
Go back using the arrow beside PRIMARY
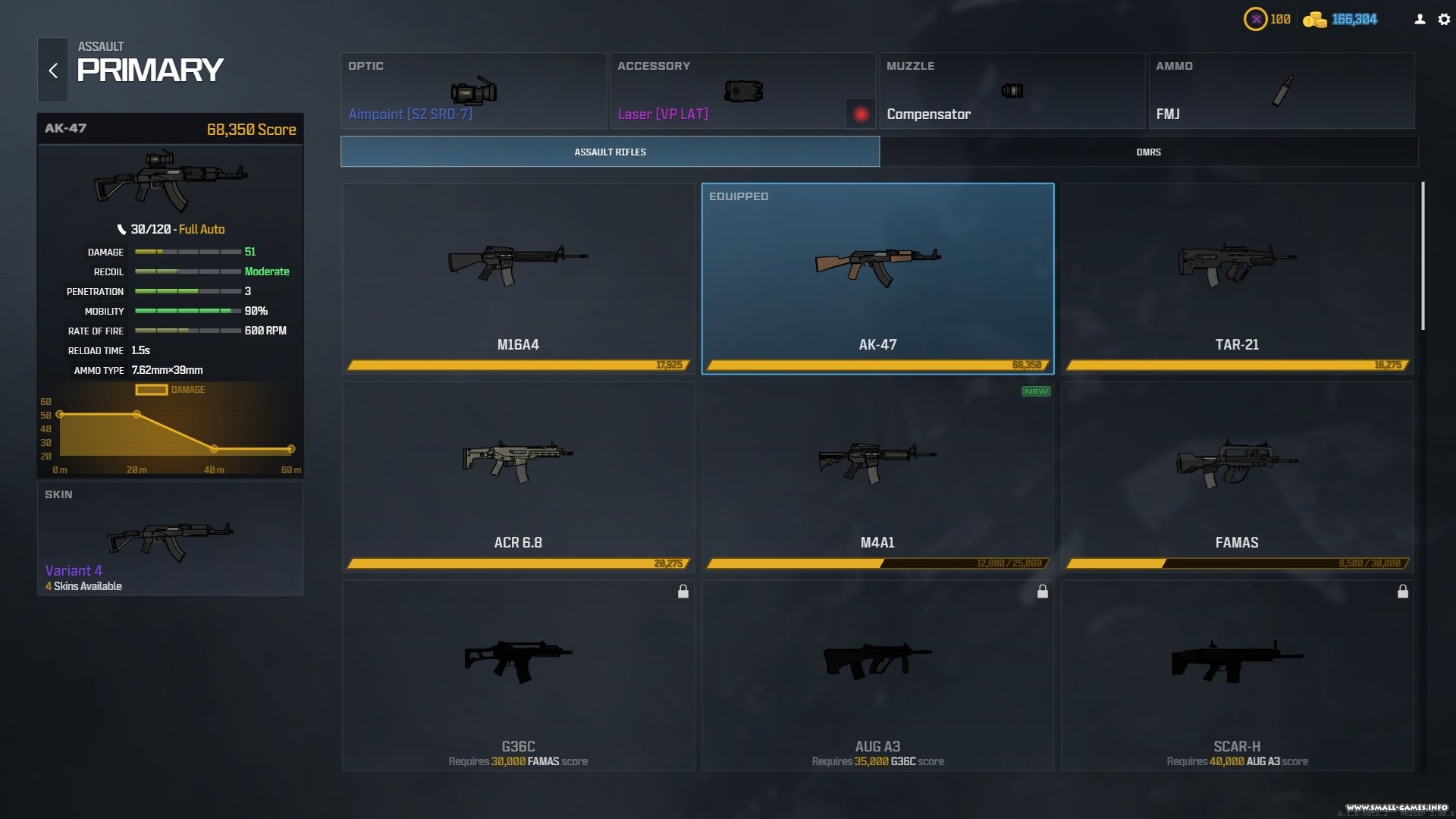point(53,71)
